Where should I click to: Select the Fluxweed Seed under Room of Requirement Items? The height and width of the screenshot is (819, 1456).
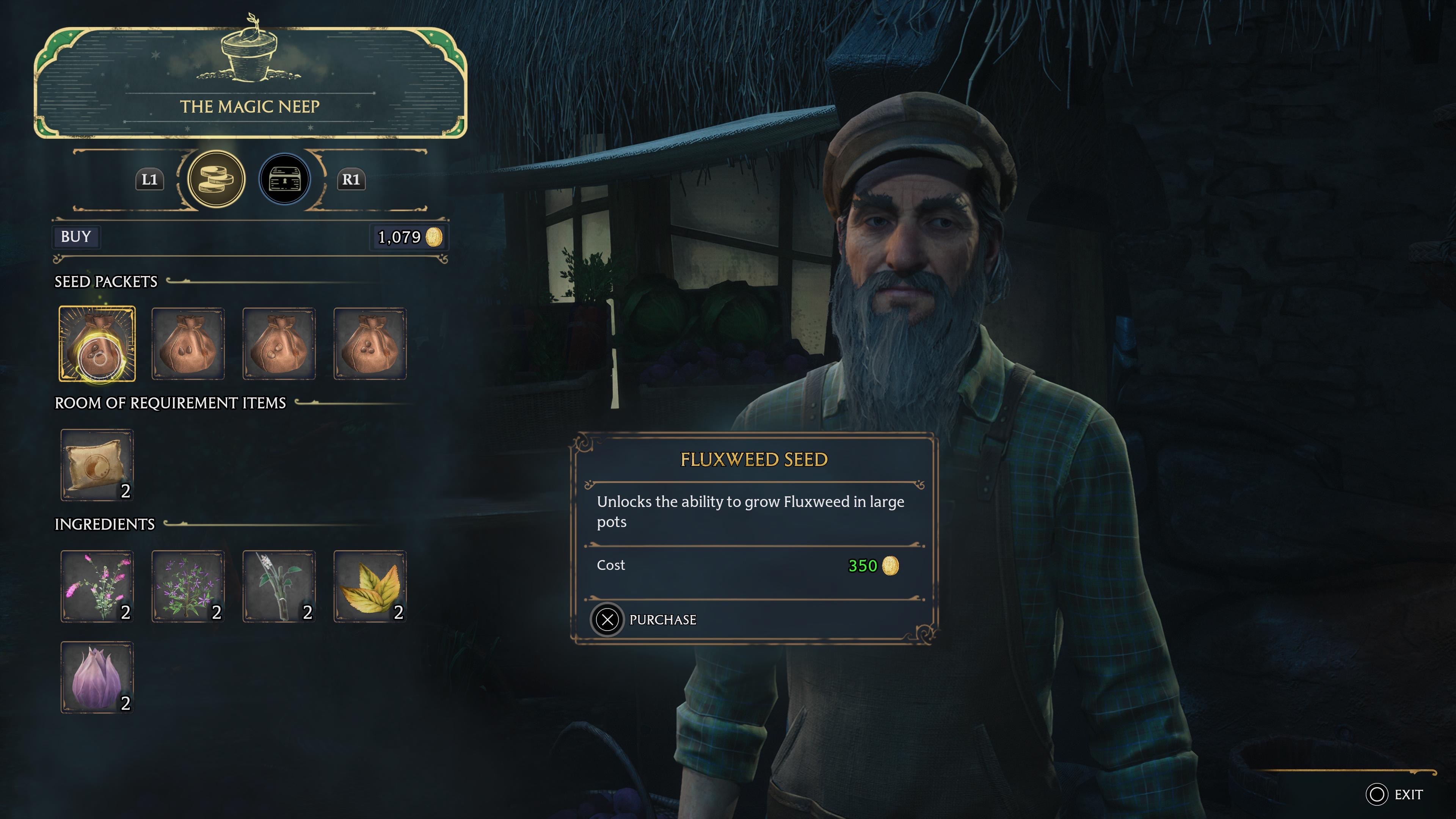97,464
